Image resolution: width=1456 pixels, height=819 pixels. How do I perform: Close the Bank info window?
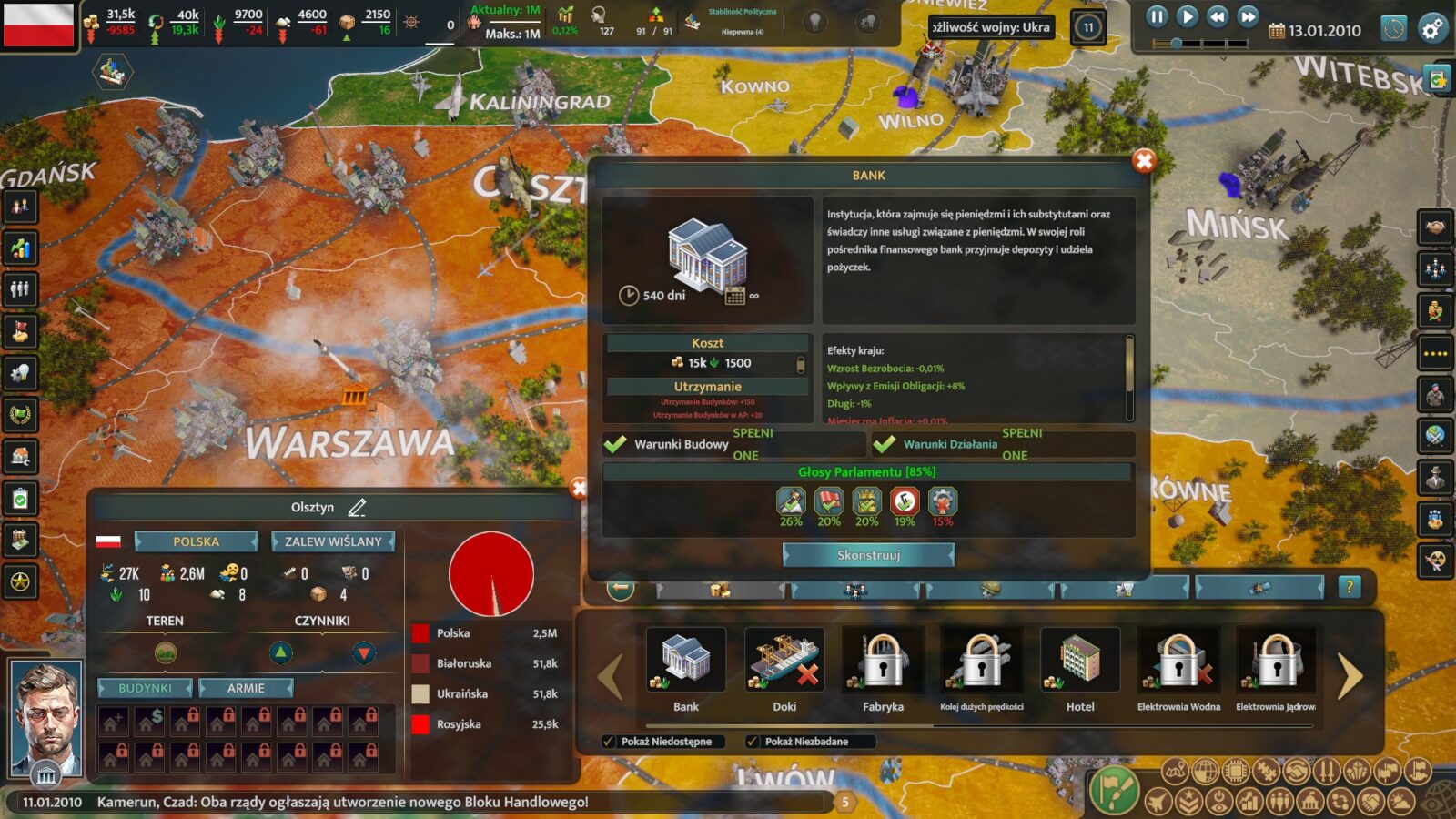pyautogui.click(x=1144, y=161)
